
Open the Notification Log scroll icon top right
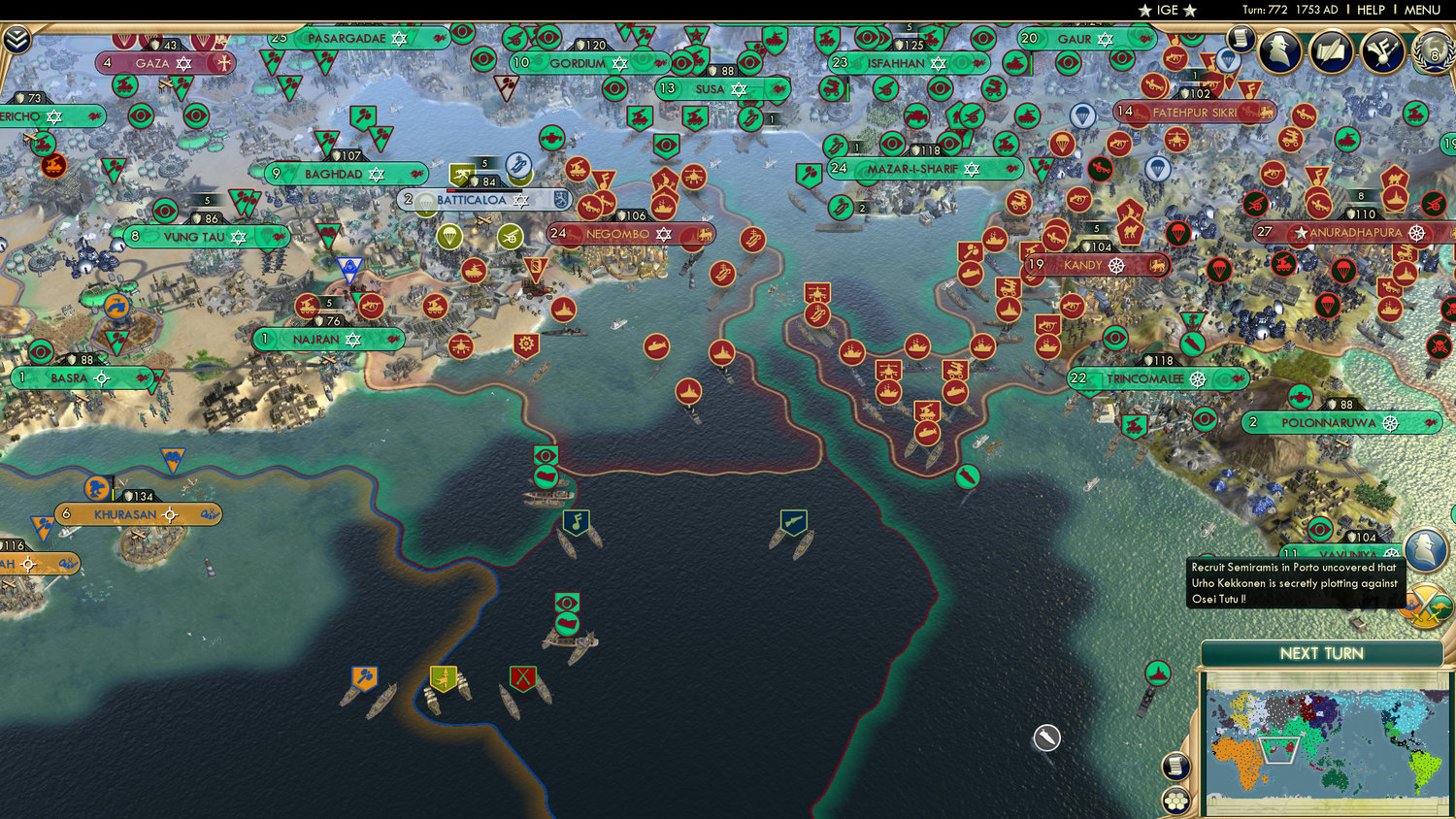1240,41
